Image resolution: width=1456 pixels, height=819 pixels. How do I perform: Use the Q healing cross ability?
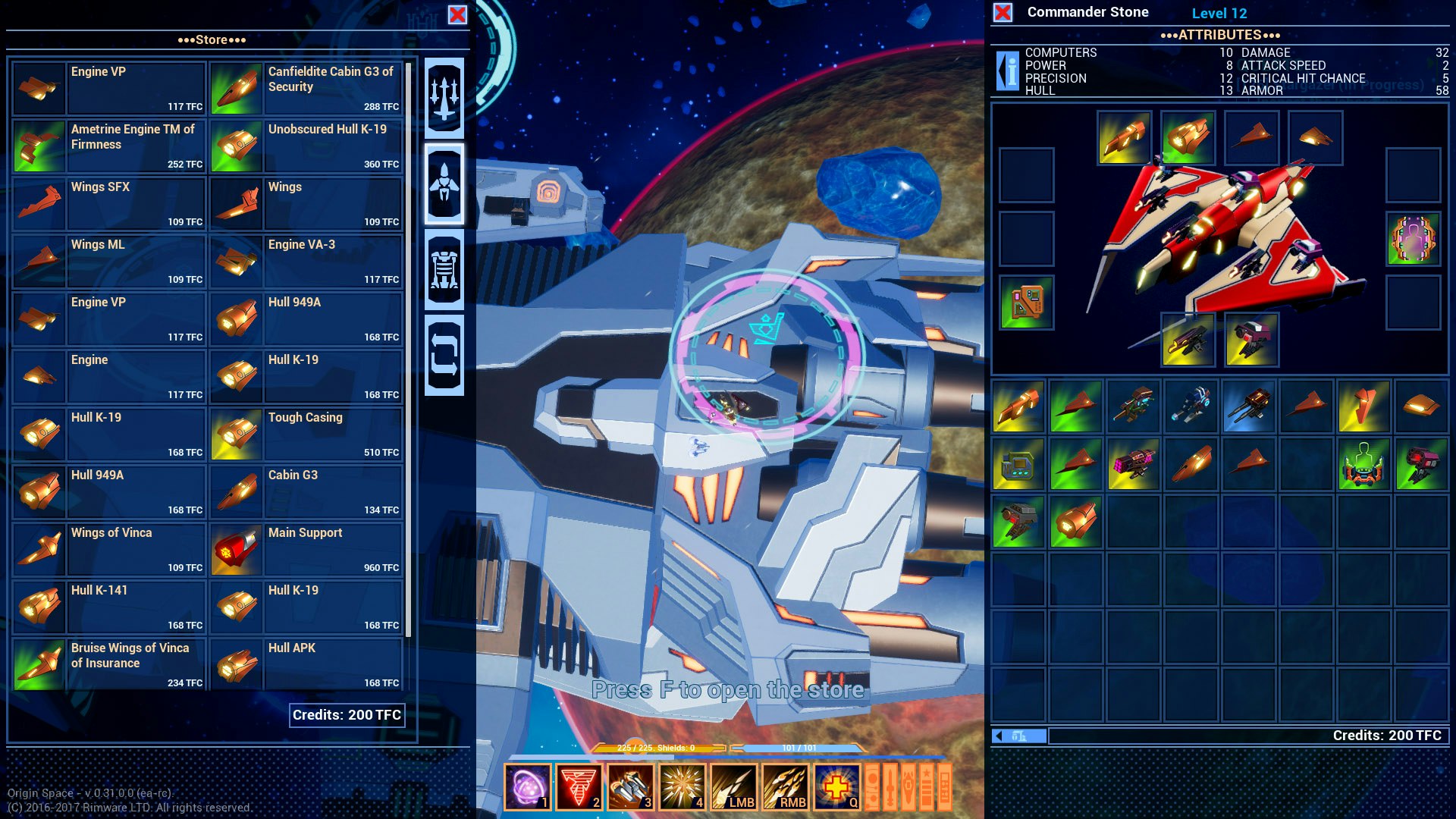click(x=836, y=788)
